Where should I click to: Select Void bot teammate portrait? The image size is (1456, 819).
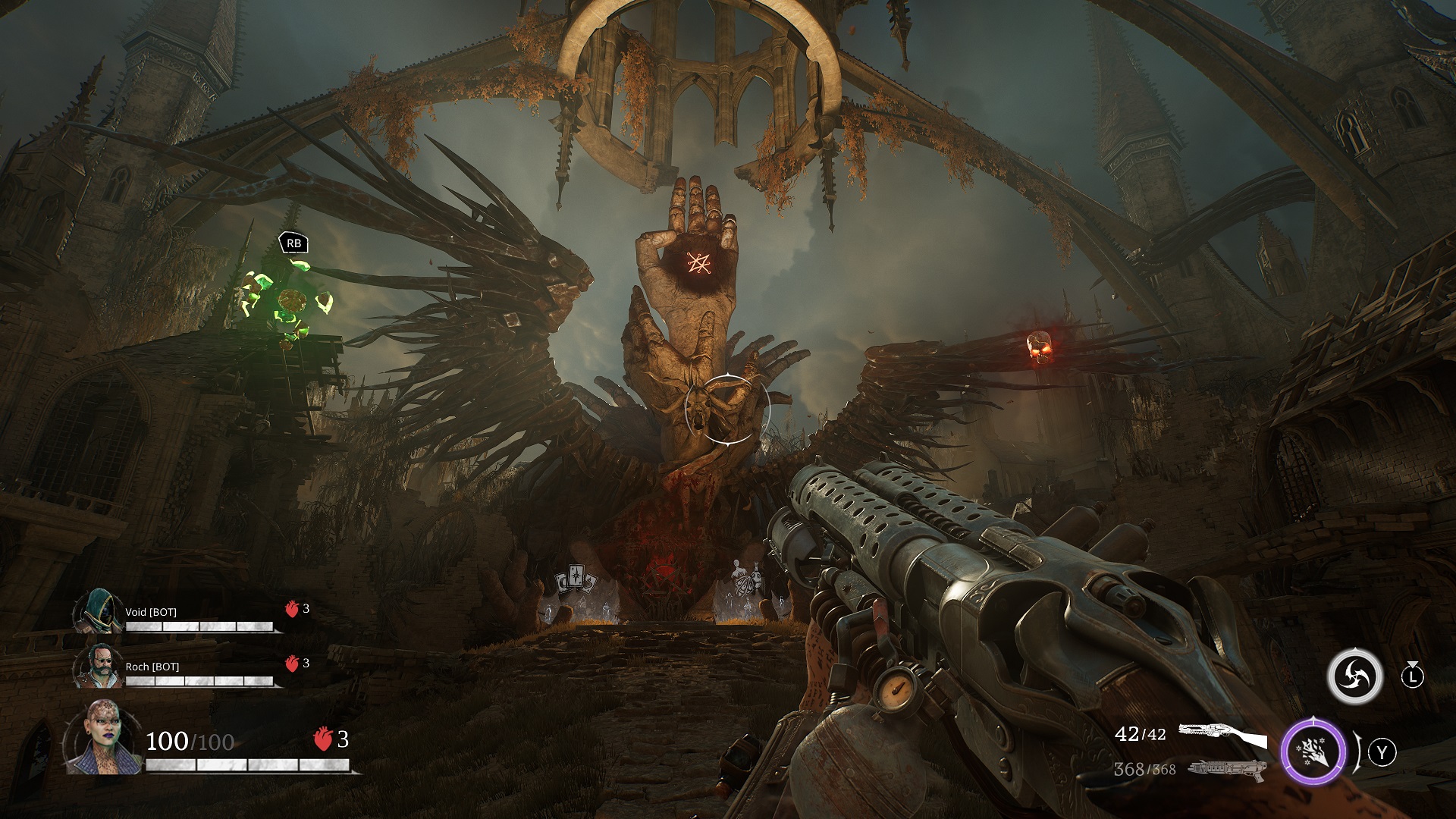(99, 611)
